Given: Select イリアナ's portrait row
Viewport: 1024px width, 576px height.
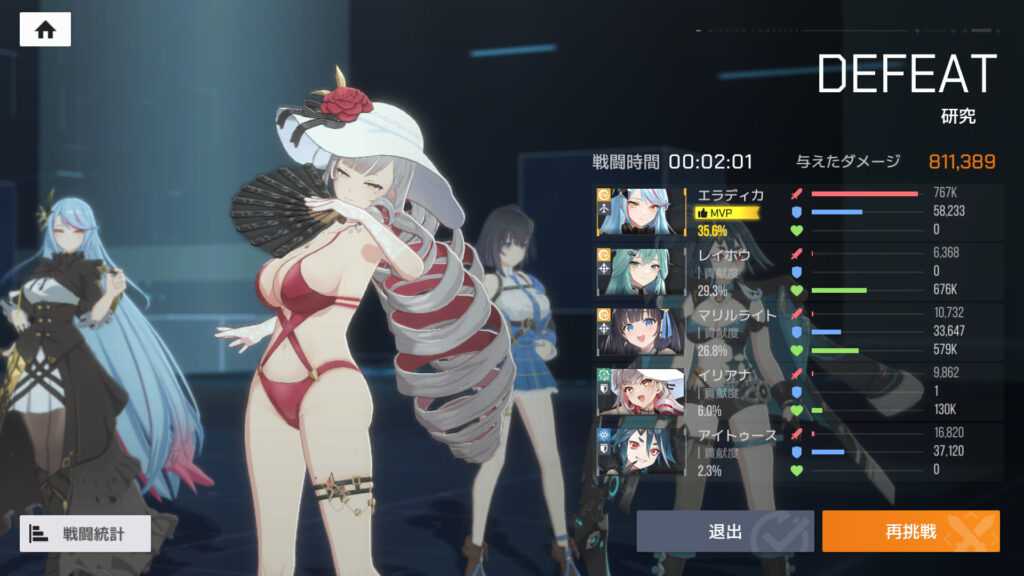Looking at the screenshot, I should tap(639, 390).
